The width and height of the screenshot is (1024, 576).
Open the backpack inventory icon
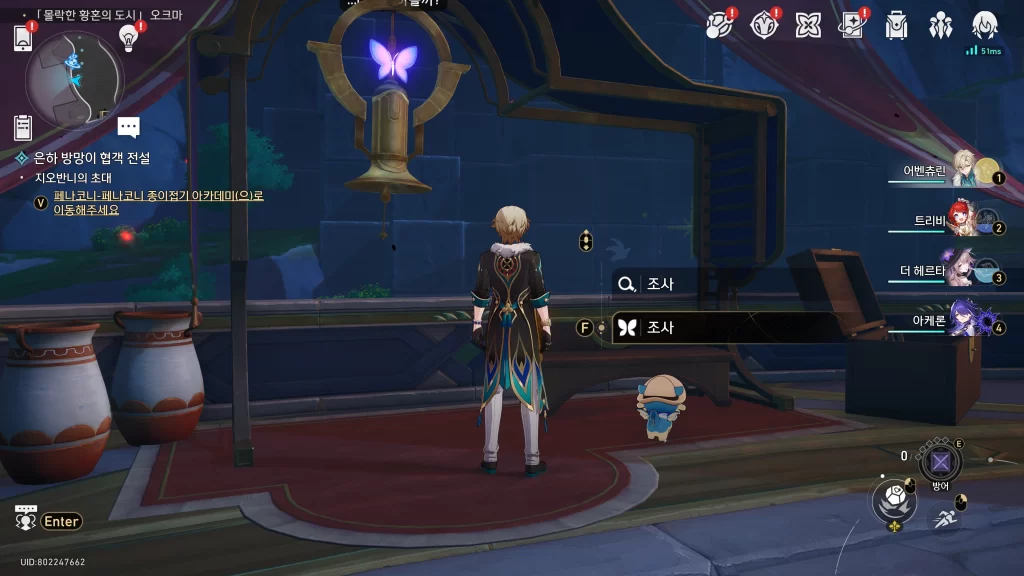(x=896, y=25)
